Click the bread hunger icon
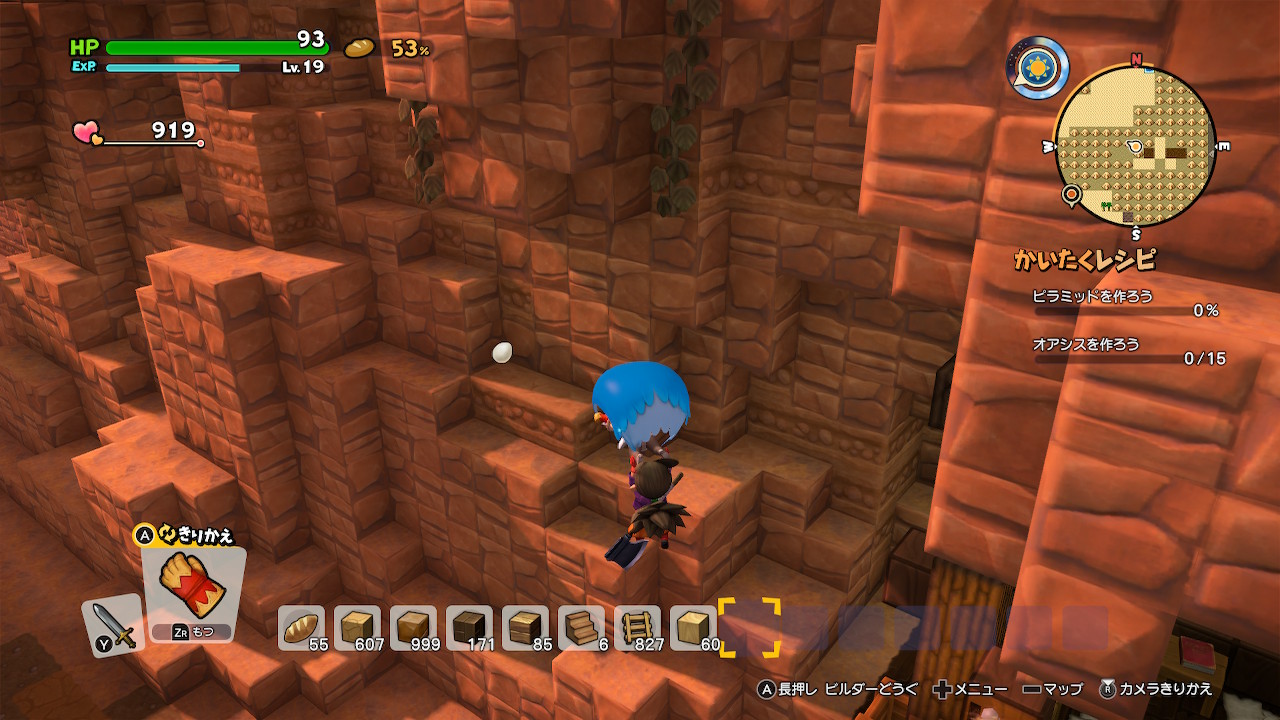The width and height of the screenshot is (1280, 720). pos(358,48)
